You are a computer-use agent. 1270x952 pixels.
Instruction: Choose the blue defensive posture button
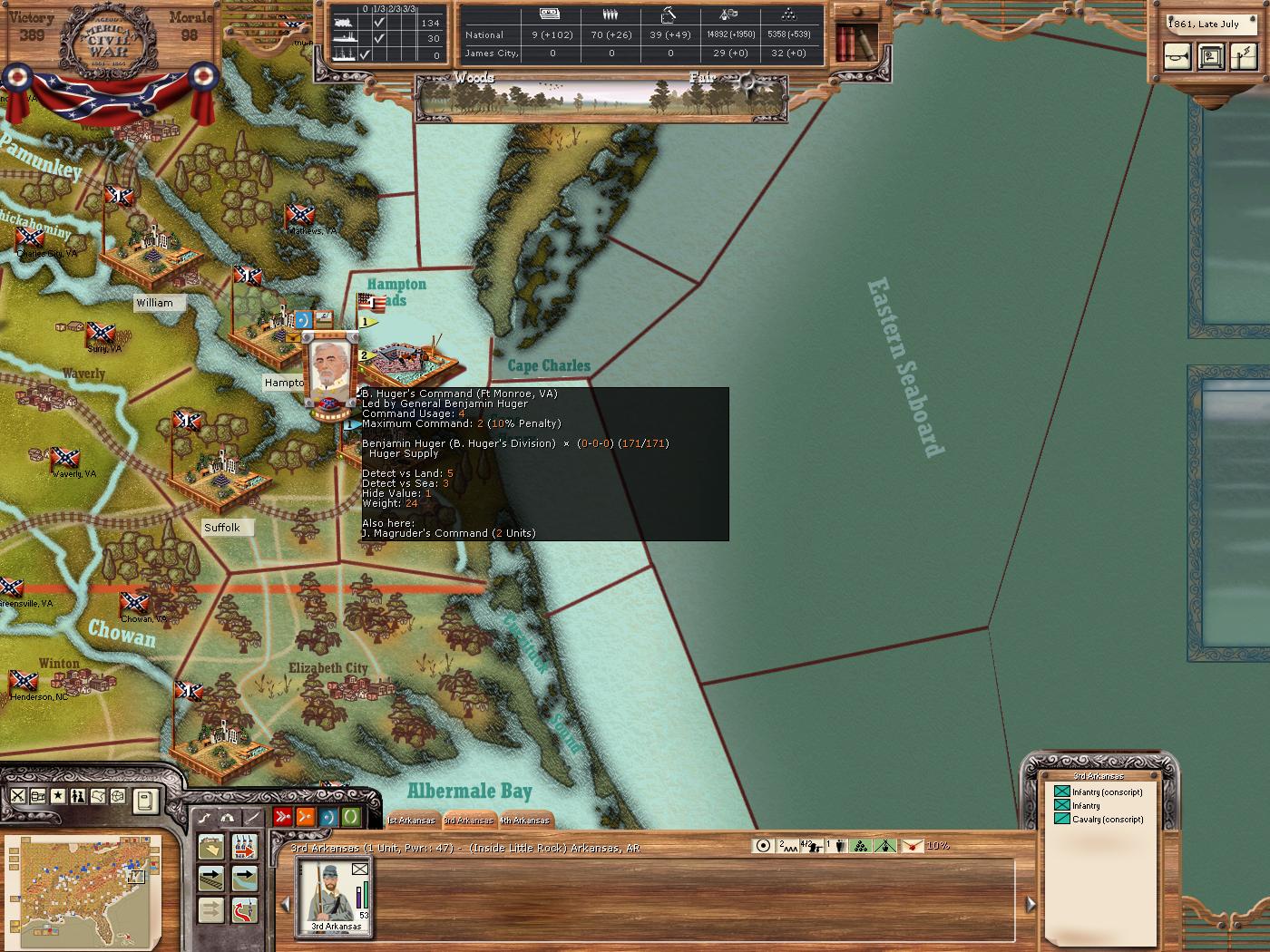[x=328, y=817]
